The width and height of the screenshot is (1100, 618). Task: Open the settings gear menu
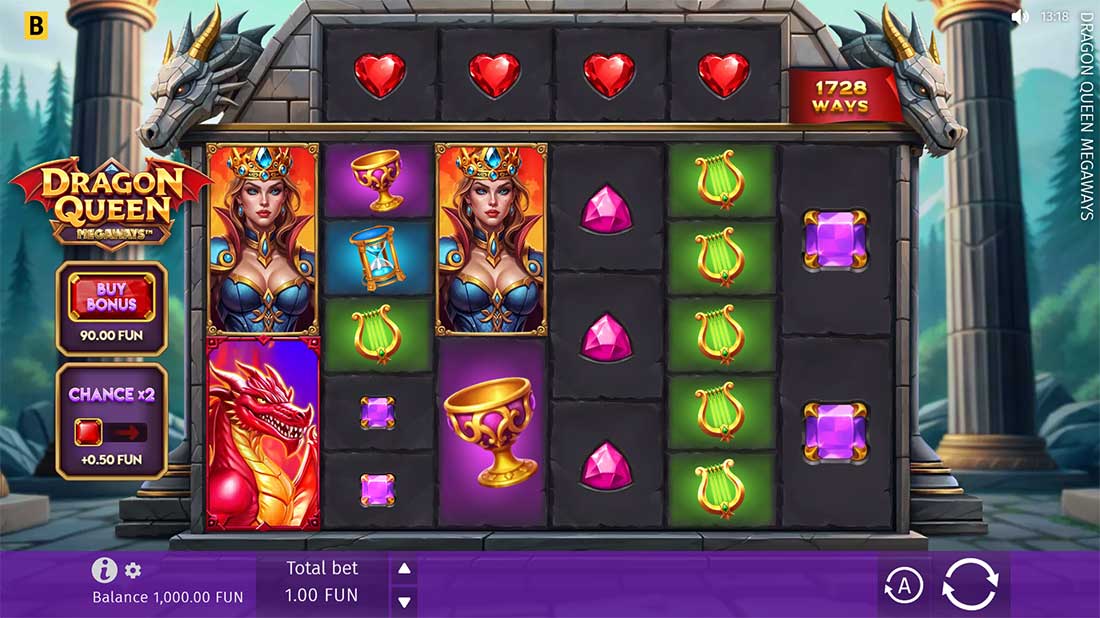tap(133, 570)
